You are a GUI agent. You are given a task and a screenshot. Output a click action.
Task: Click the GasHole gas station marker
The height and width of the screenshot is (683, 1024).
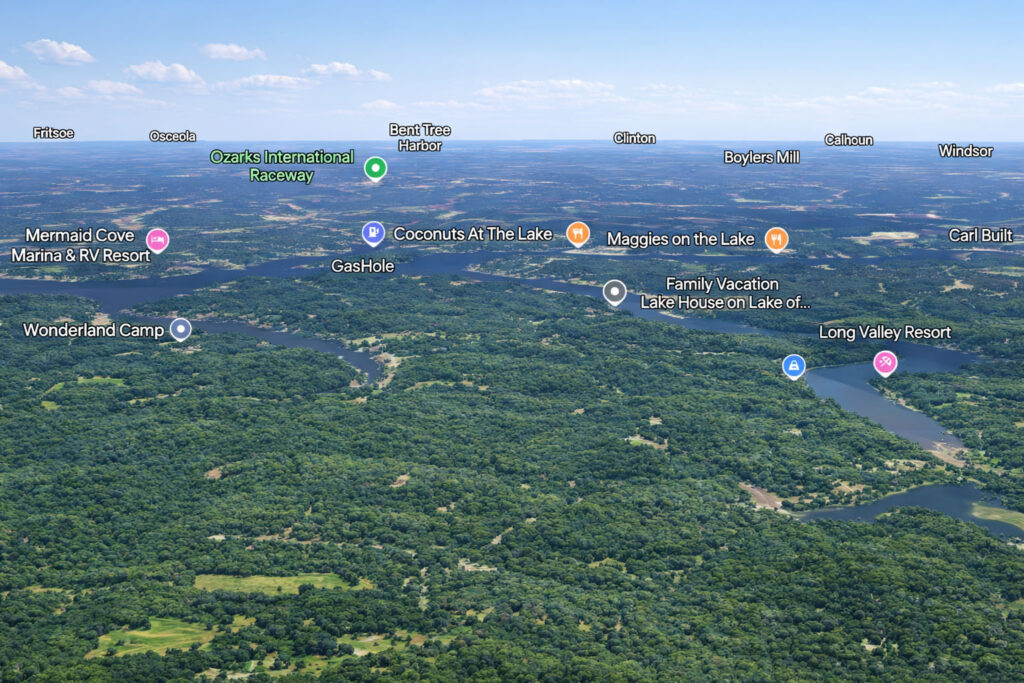[373, 234]
